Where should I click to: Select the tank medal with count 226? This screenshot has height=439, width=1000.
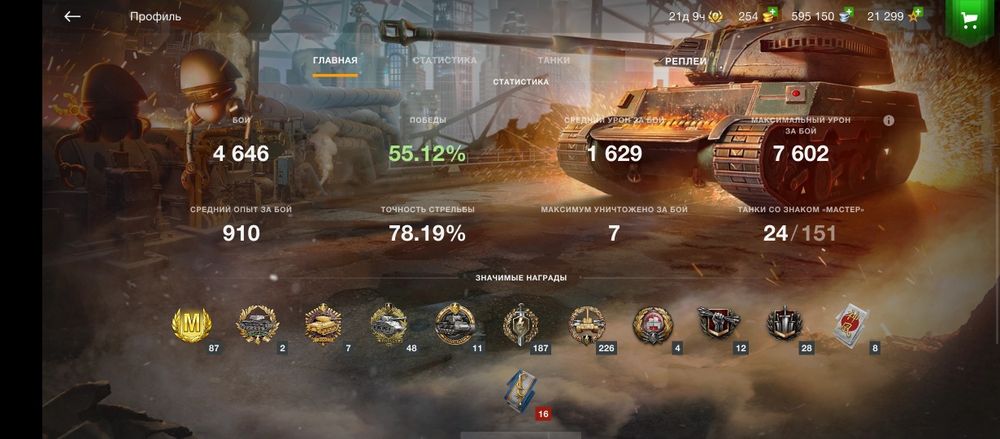click(x=587, y=324)
